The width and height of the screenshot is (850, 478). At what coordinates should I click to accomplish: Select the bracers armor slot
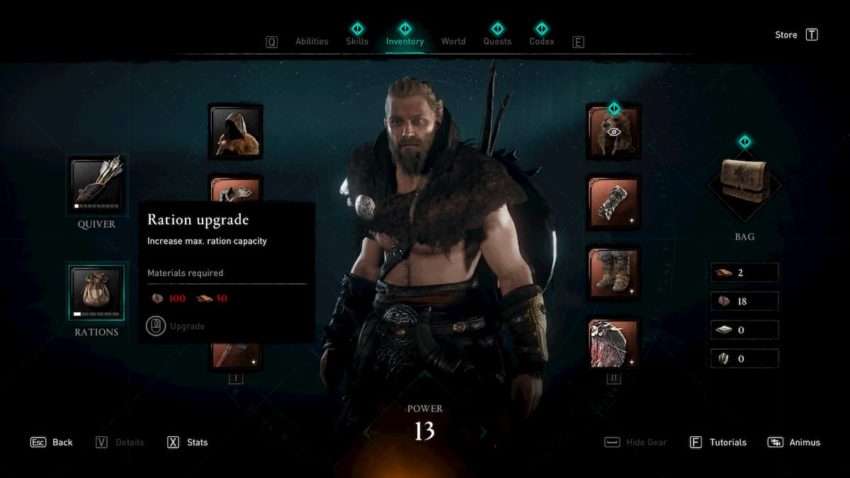click(613, 203)
